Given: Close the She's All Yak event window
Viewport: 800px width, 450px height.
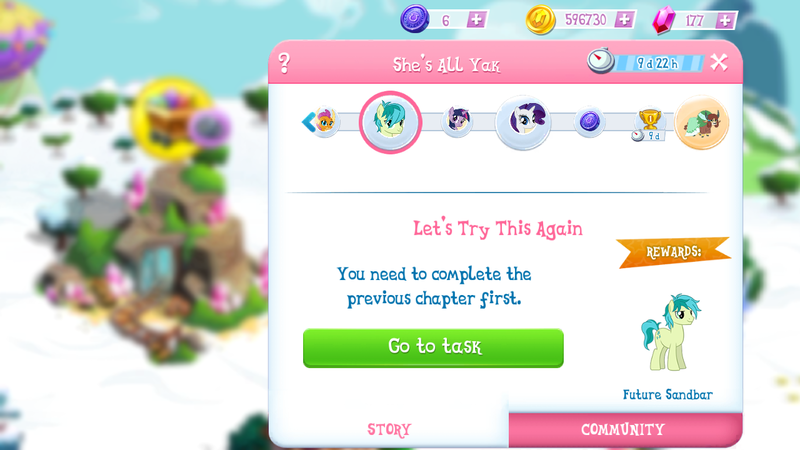Looking at the screenshot, I should (x=719, y=63).
